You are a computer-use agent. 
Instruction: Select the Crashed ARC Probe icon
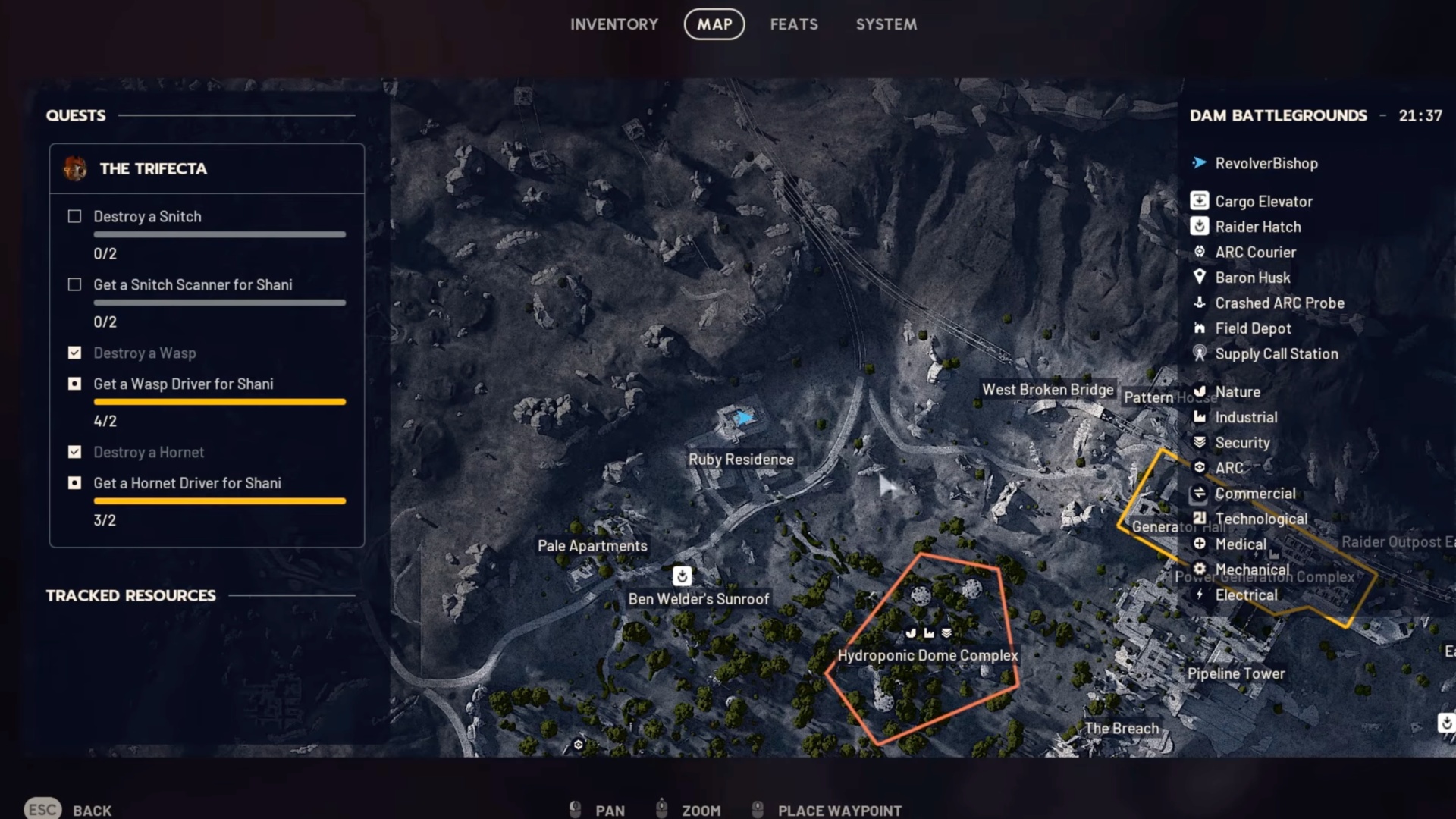click(1200, 303)
